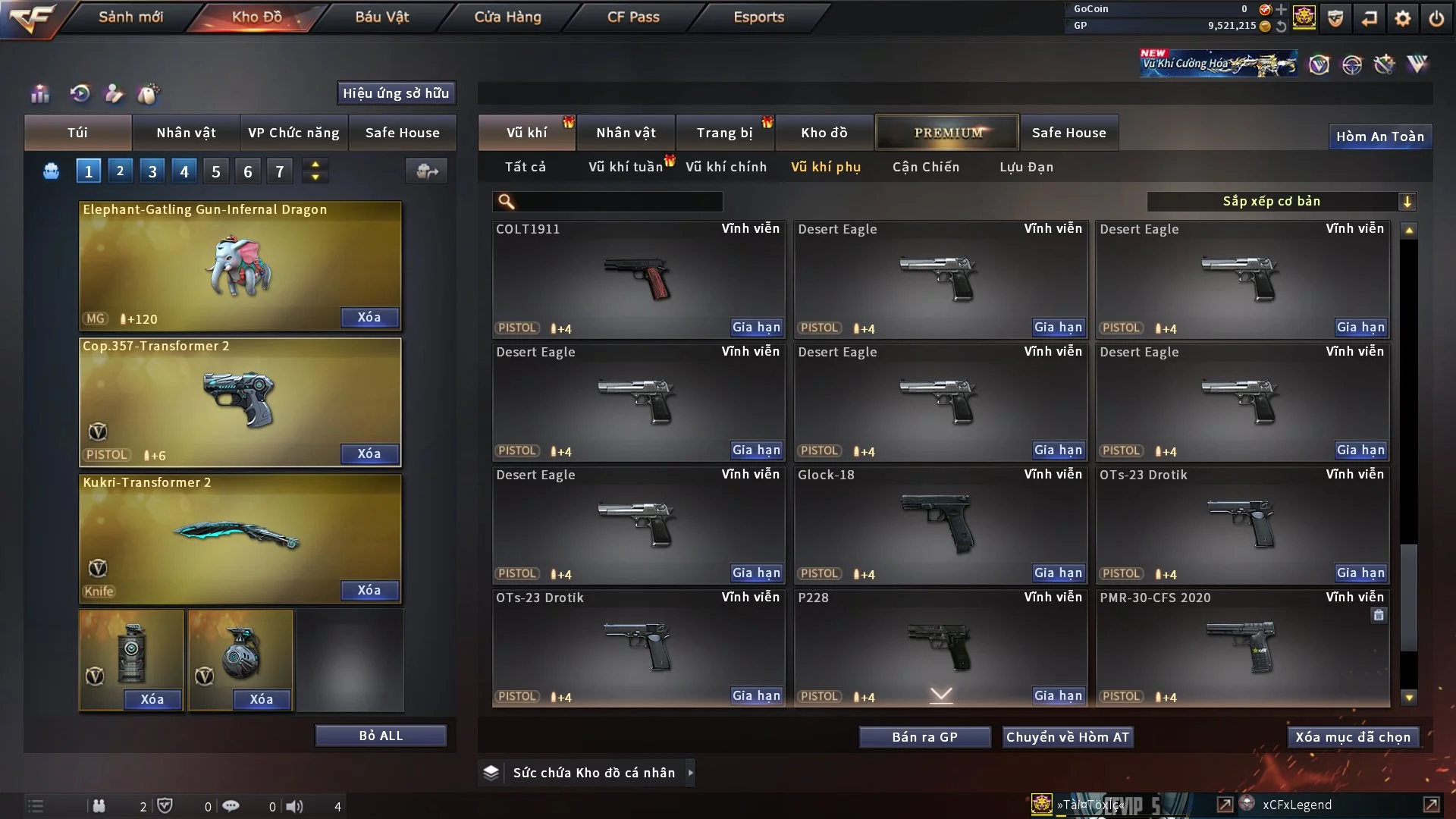This screenshot has height=819, width=1456.
Task: Remove the Elephant-Gatling Gun with Xóa
Action: tap(369, 317)
